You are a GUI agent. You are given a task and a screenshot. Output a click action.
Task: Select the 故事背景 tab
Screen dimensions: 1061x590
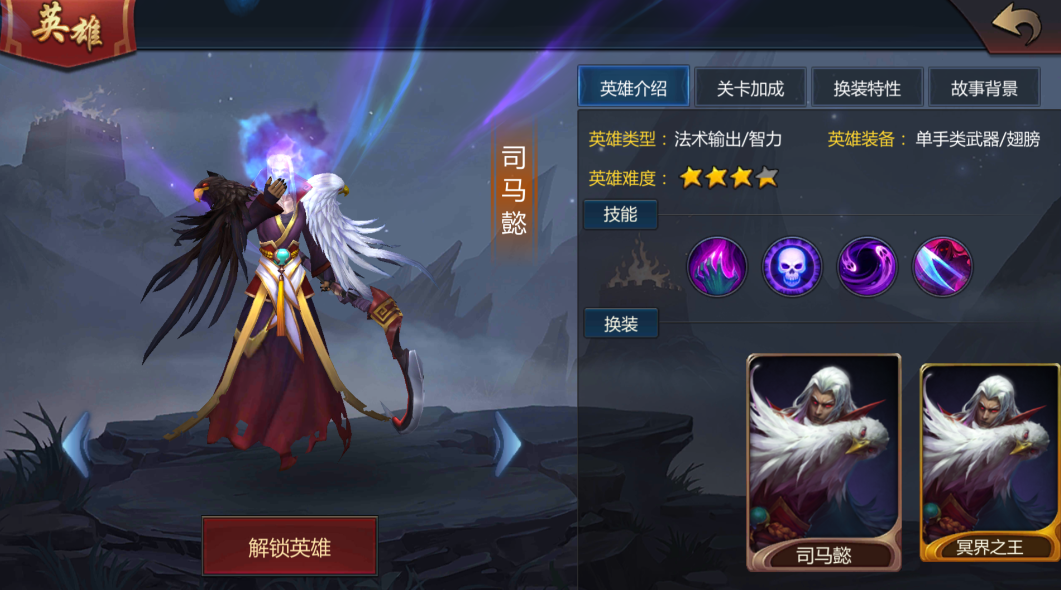click(x=984, y=88)
